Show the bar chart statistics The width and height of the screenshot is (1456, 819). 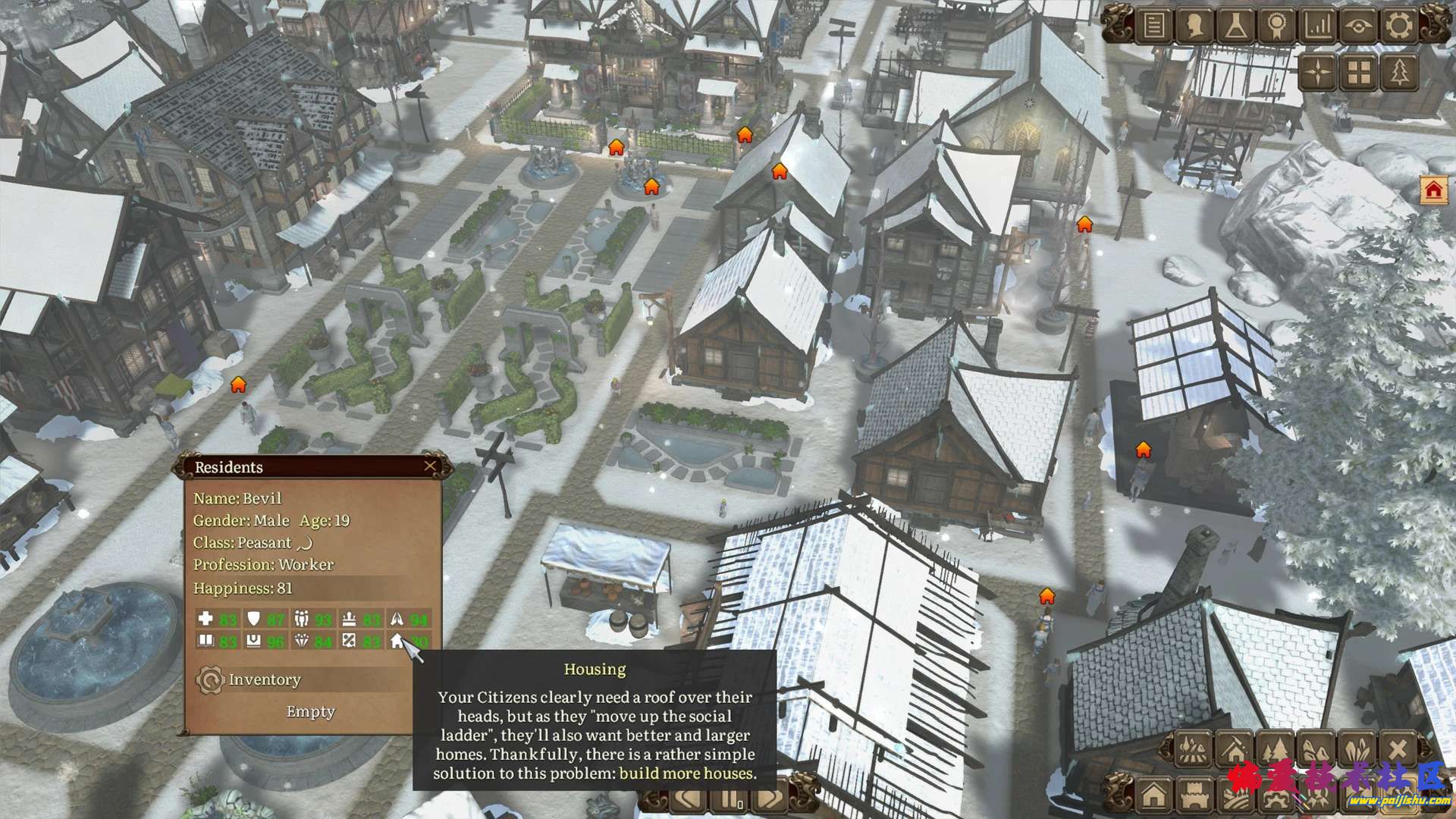[x=1317, y=27]
